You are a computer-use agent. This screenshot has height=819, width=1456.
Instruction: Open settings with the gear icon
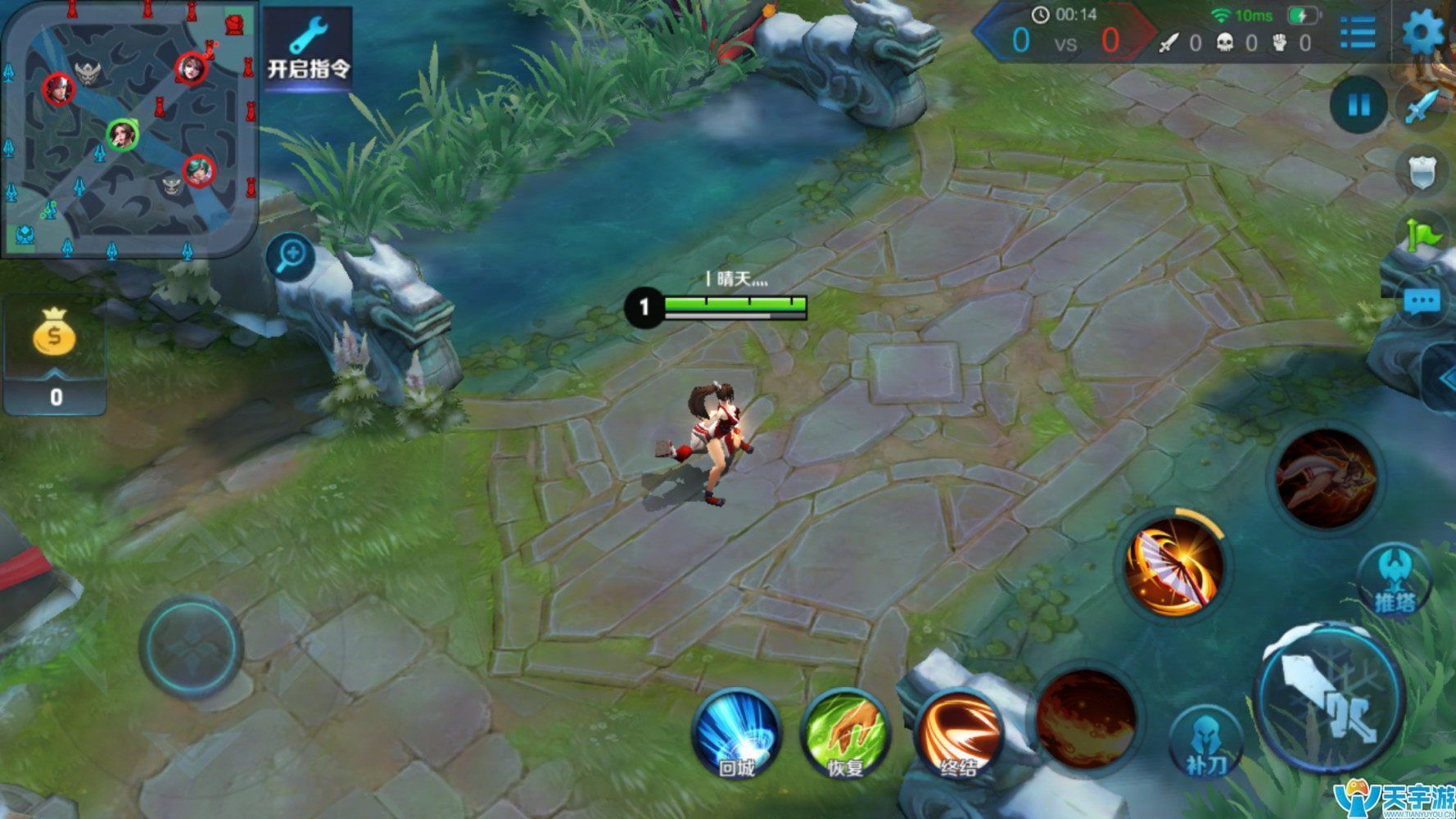(1423, 33)
